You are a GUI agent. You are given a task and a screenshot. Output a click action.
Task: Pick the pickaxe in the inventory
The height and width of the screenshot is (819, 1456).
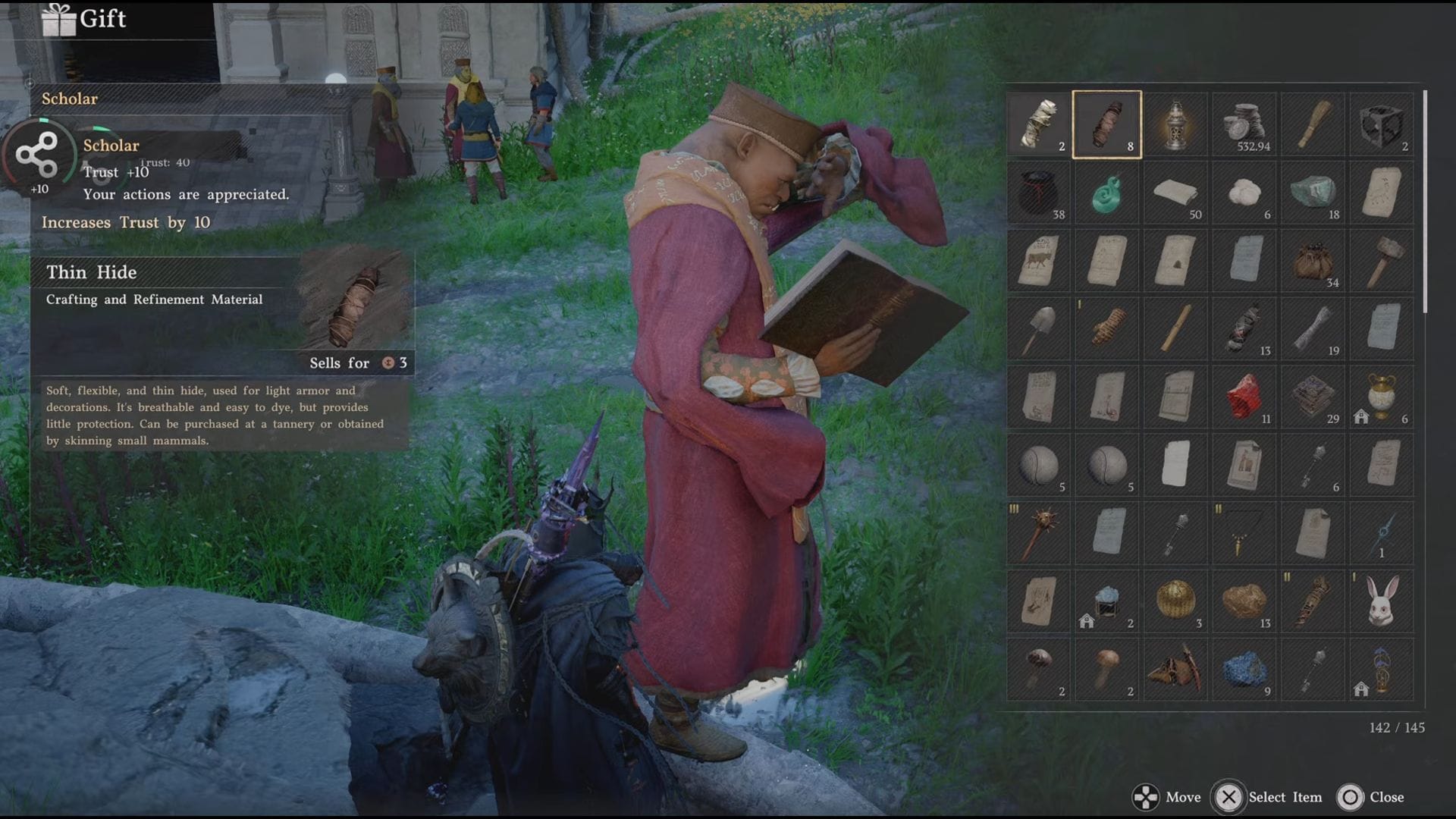pyautogui.click(x=1175, y=670)
